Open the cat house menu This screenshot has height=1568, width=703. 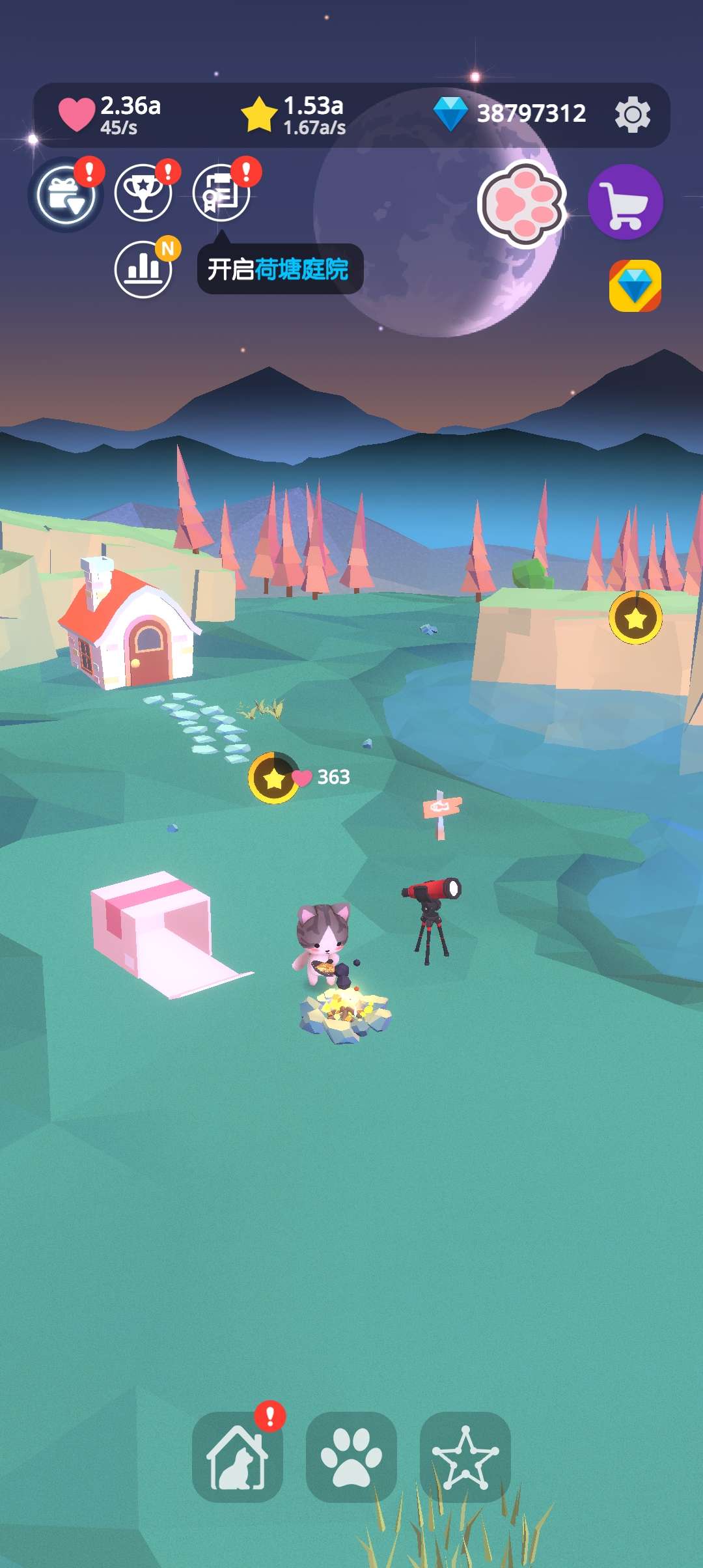(238, 1457)
